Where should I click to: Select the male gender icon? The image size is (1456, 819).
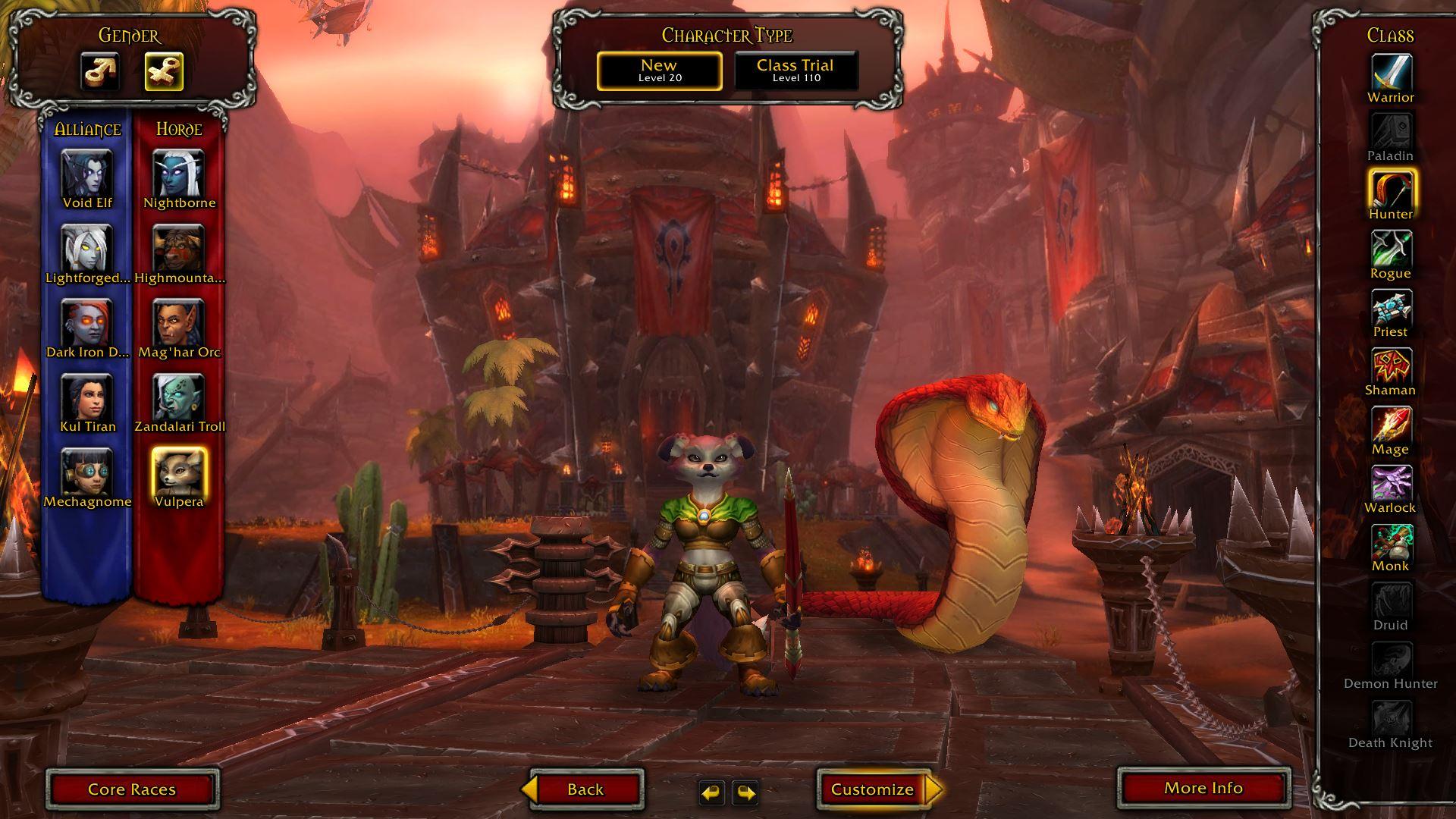[100, 72]
